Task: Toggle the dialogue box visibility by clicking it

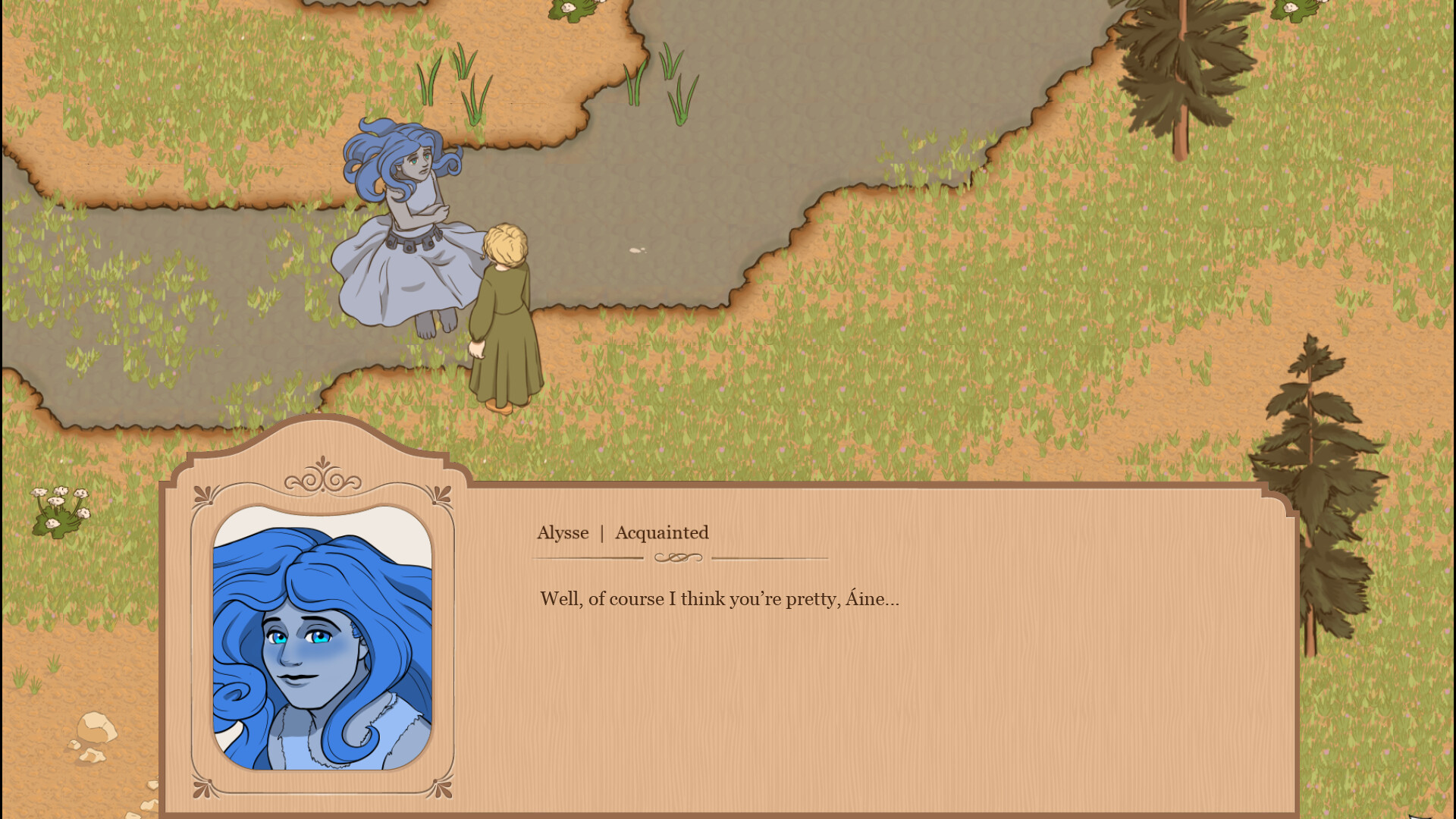Action: tap(834, 682)
